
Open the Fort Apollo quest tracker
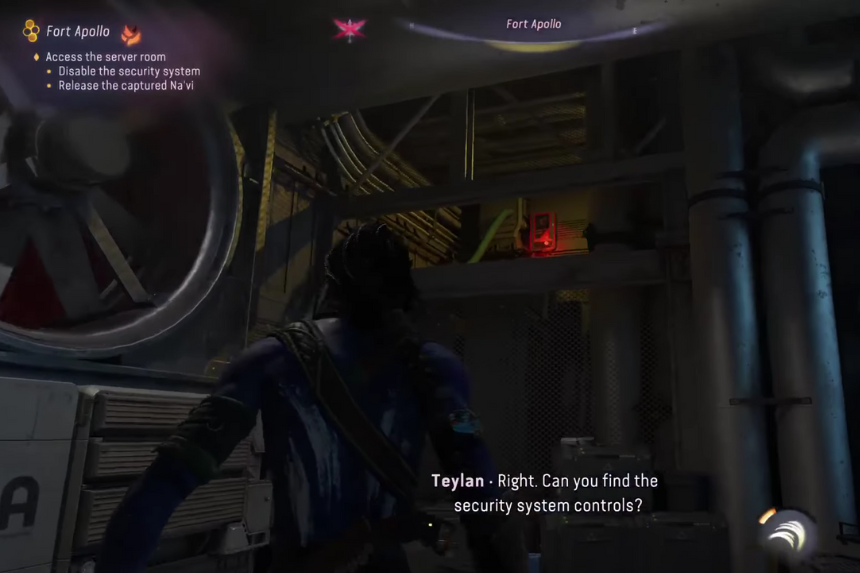[78, 32]
